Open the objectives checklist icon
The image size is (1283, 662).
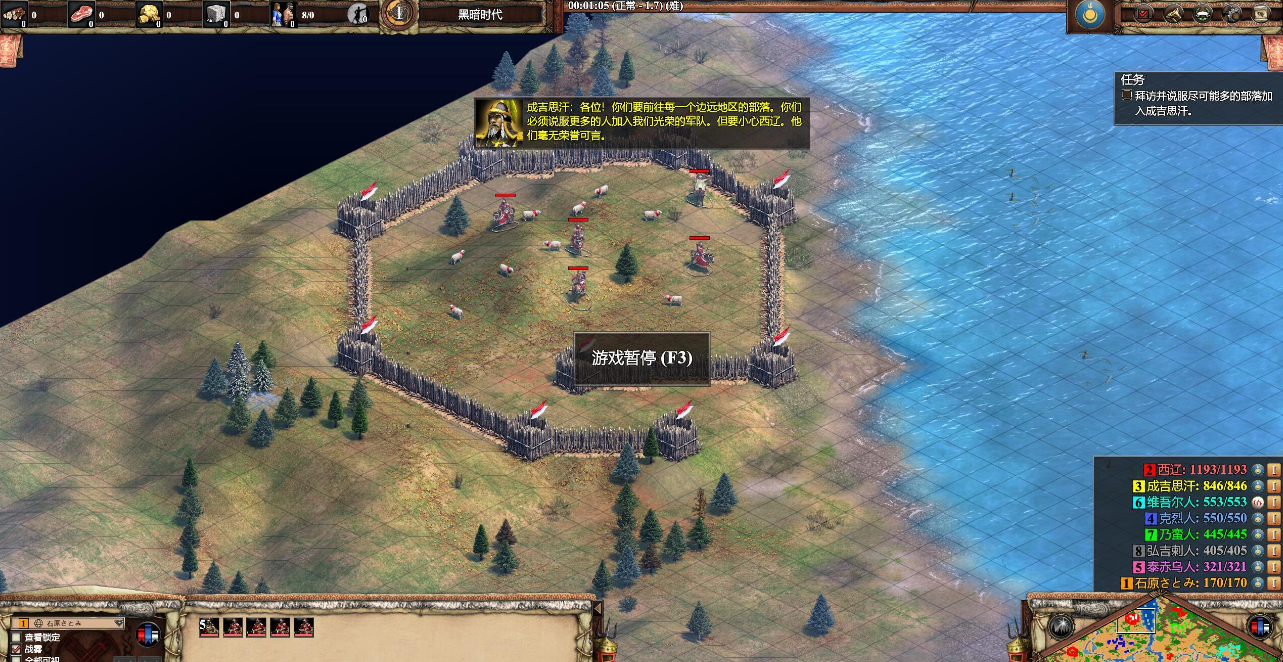(x=1144, y=13)
